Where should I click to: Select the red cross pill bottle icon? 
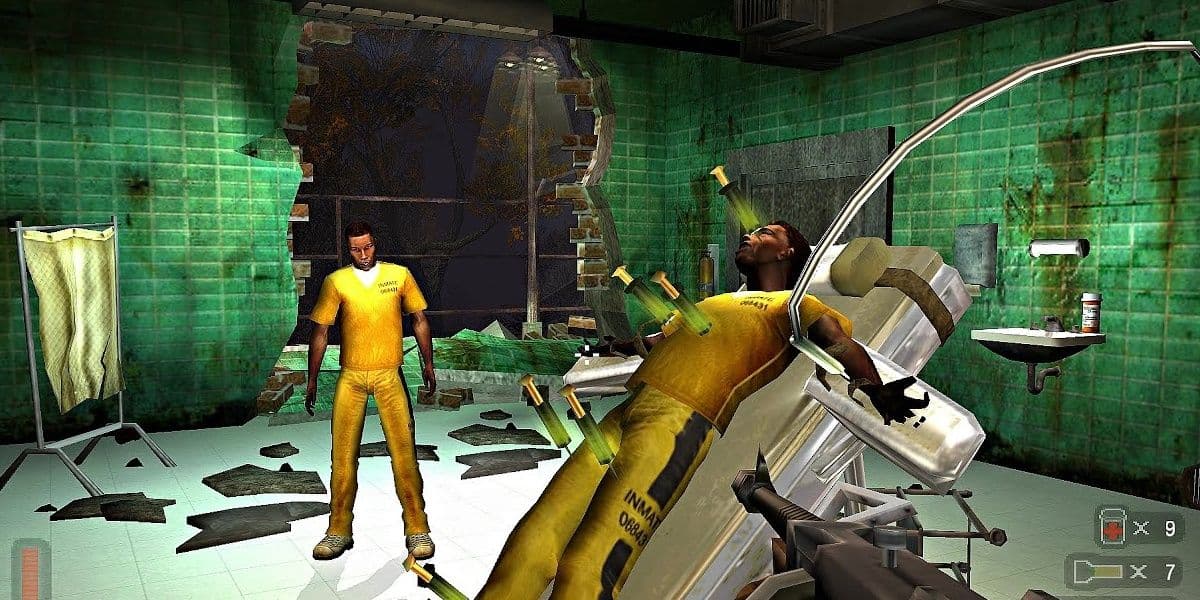pyautogui.click(x=1112, y=527)
